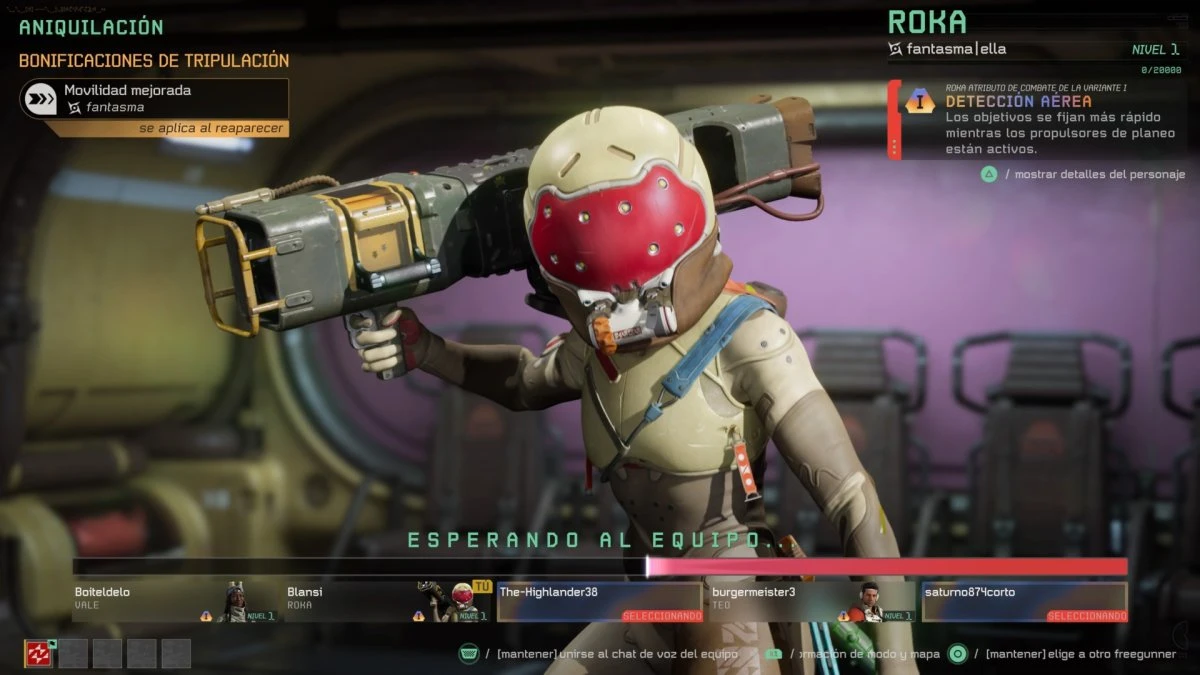Select burgermeister3's Teo player card
Image resolution: width=1200 pixels, height=675 pixels.
tap(812, 602)
